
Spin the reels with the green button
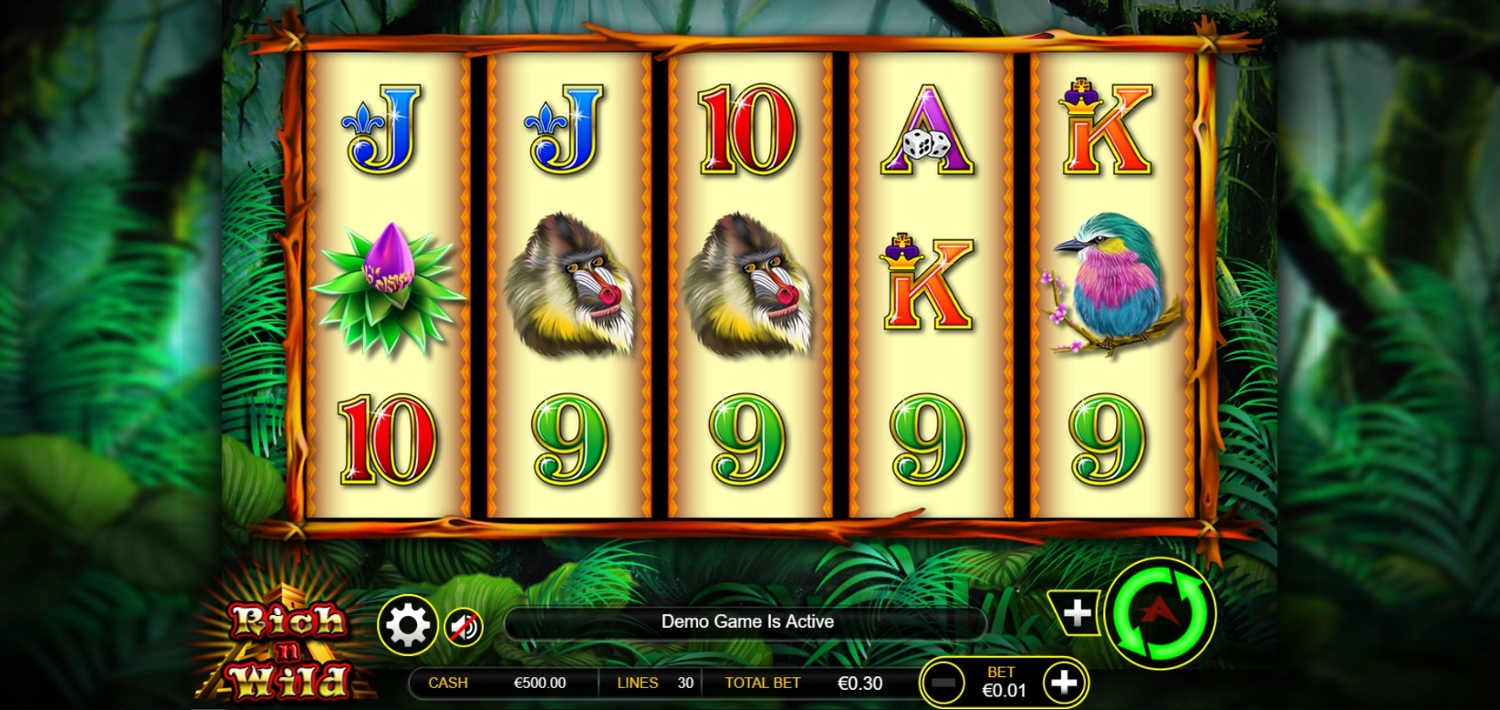[1160, 613]
